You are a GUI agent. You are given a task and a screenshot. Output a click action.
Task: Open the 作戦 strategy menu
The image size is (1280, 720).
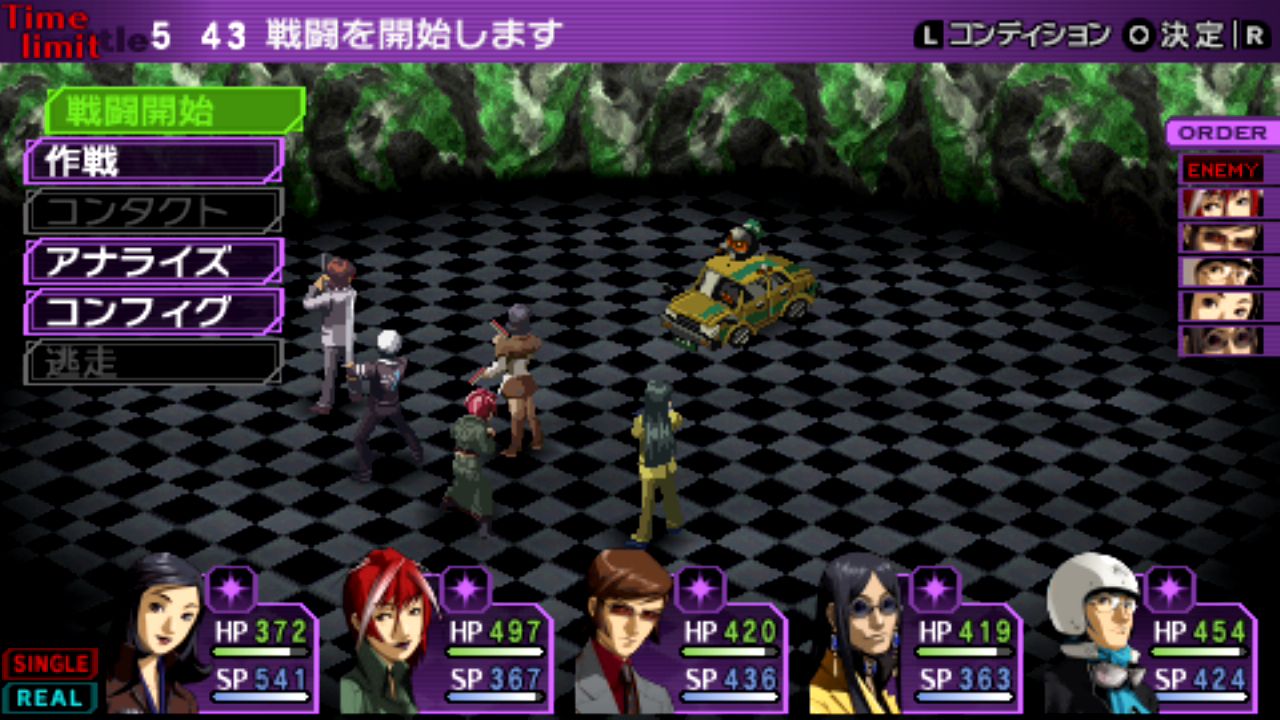click(154, 161)
